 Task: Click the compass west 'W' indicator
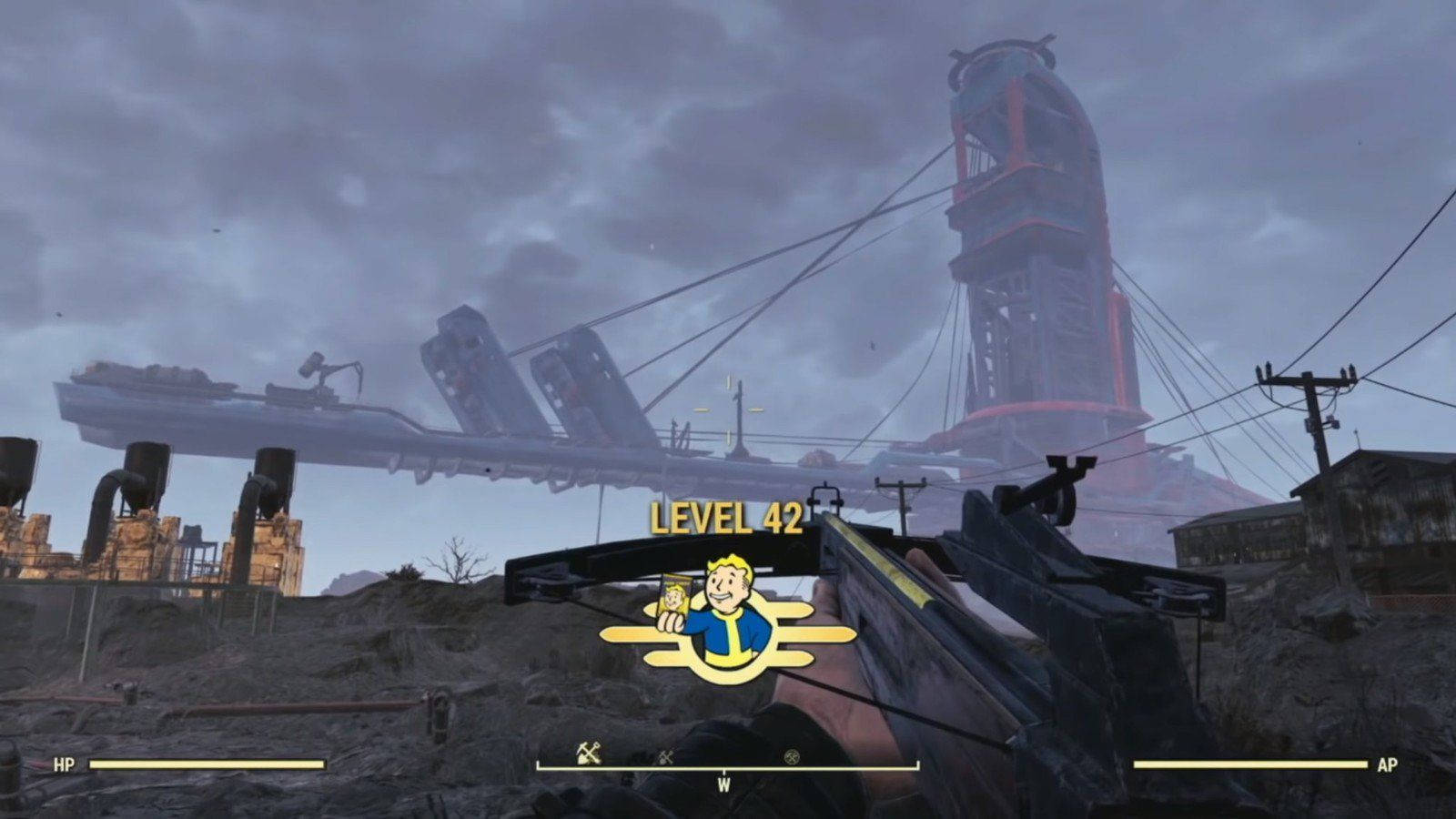[724, 785]
